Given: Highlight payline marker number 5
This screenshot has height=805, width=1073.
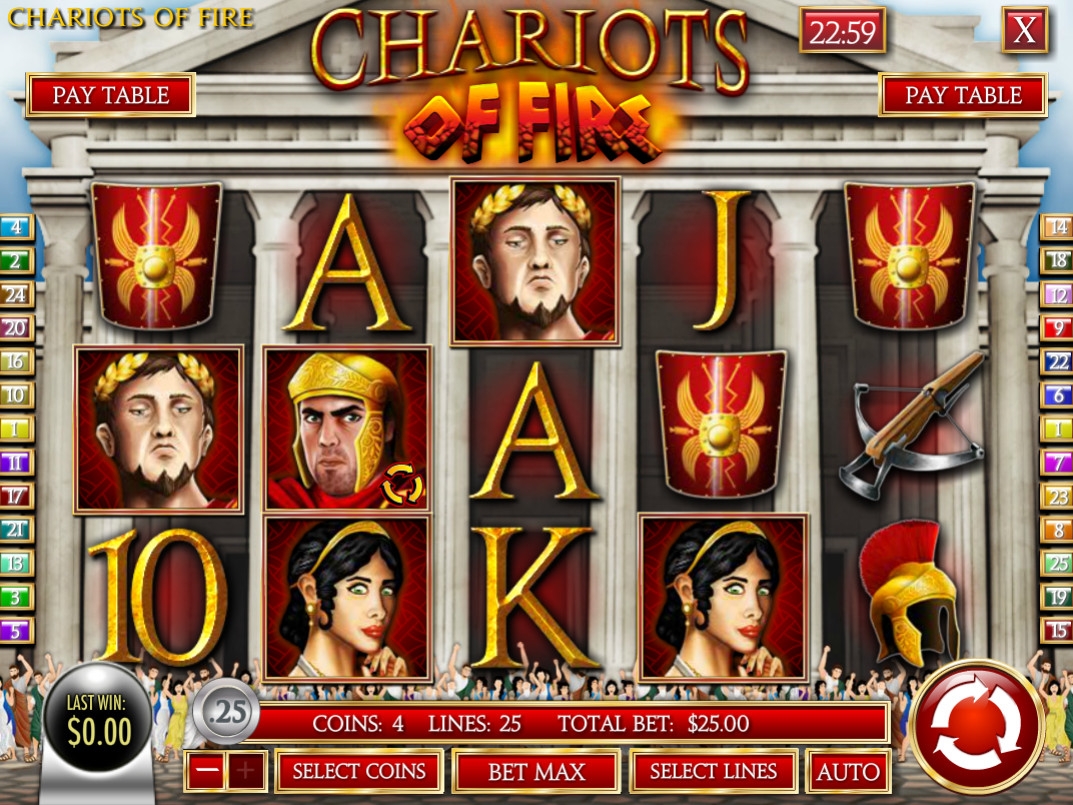Looking at the screenshot, I should click(x=17, y=631).
